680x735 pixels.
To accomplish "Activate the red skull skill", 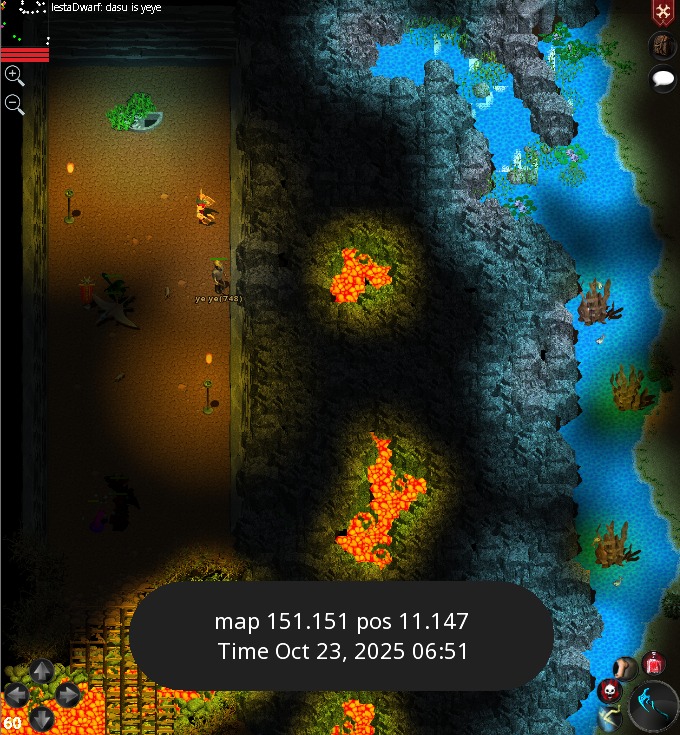I will (x=610, y=690).
